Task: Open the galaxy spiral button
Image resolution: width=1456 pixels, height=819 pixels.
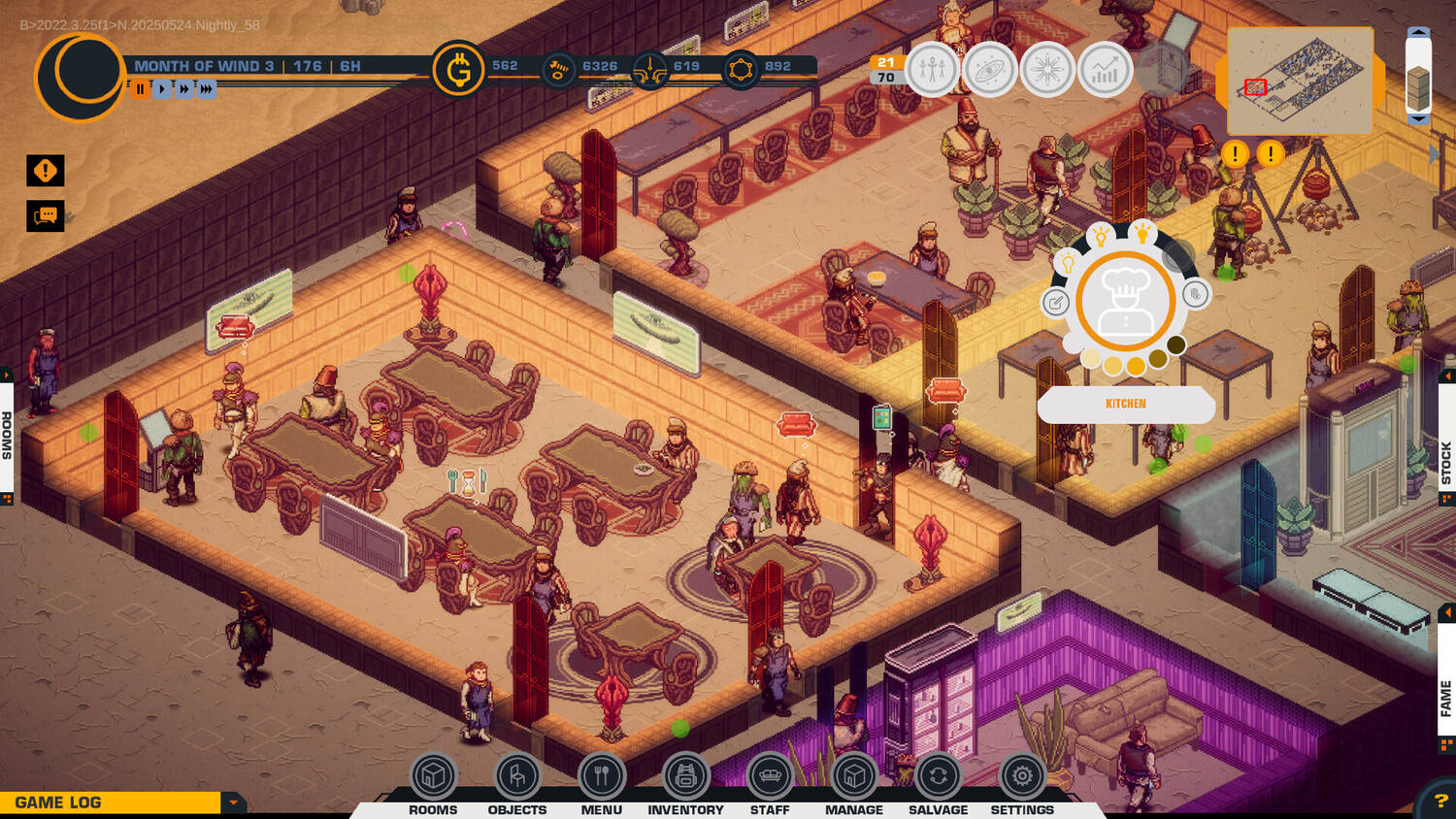Action: [x=990, y=70]
